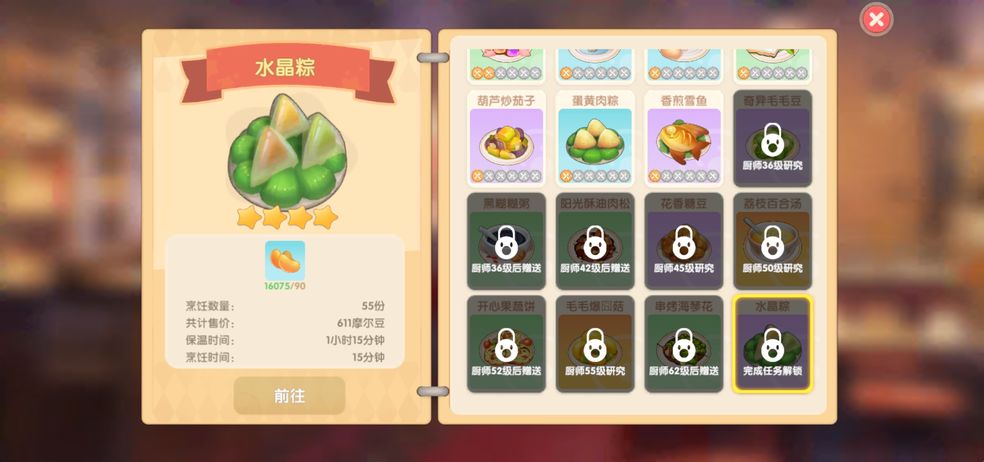Viewport: 984px width, 462px height.
Task: Select the locked 奇异毛毛豆 recipe
Action: click(x=772, y=139)
